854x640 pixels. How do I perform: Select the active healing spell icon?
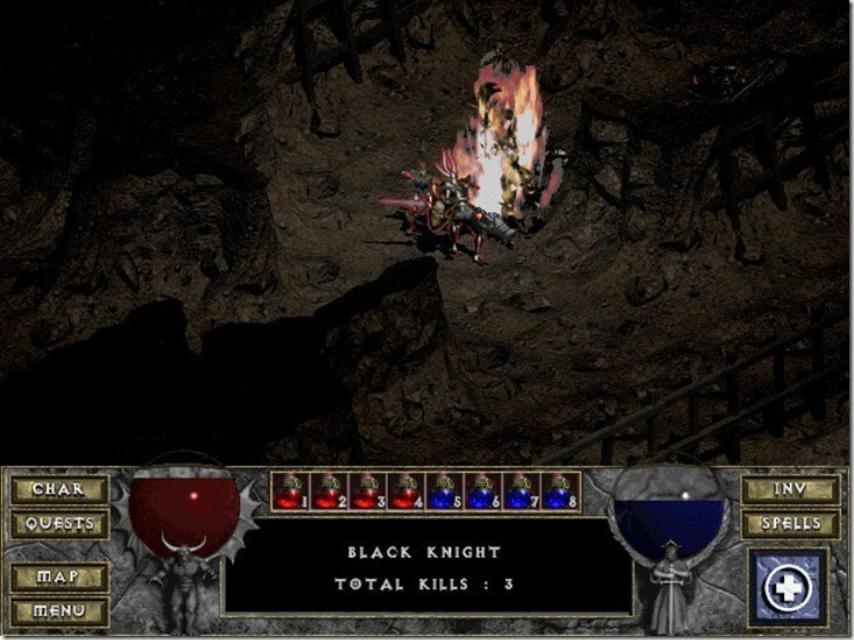click(787, 587)
